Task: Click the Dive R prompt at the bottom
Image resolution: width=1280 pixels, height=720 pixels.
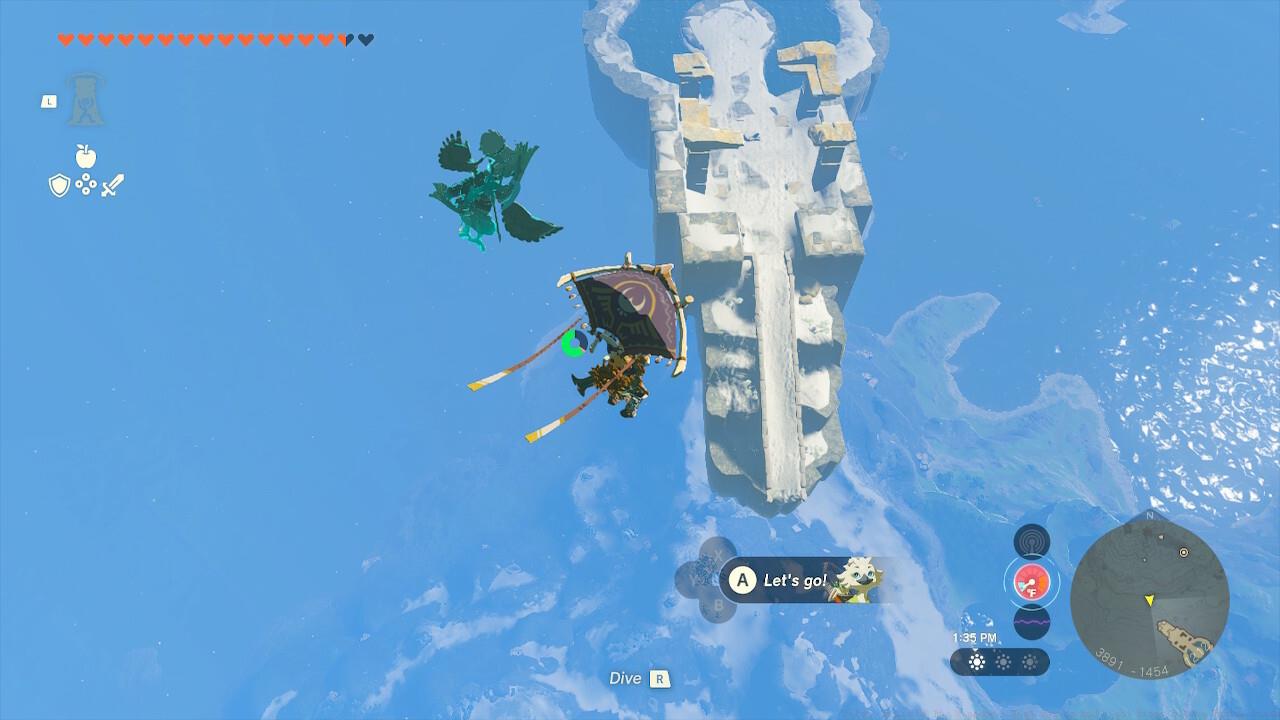Action: click(x=638, y=678)
